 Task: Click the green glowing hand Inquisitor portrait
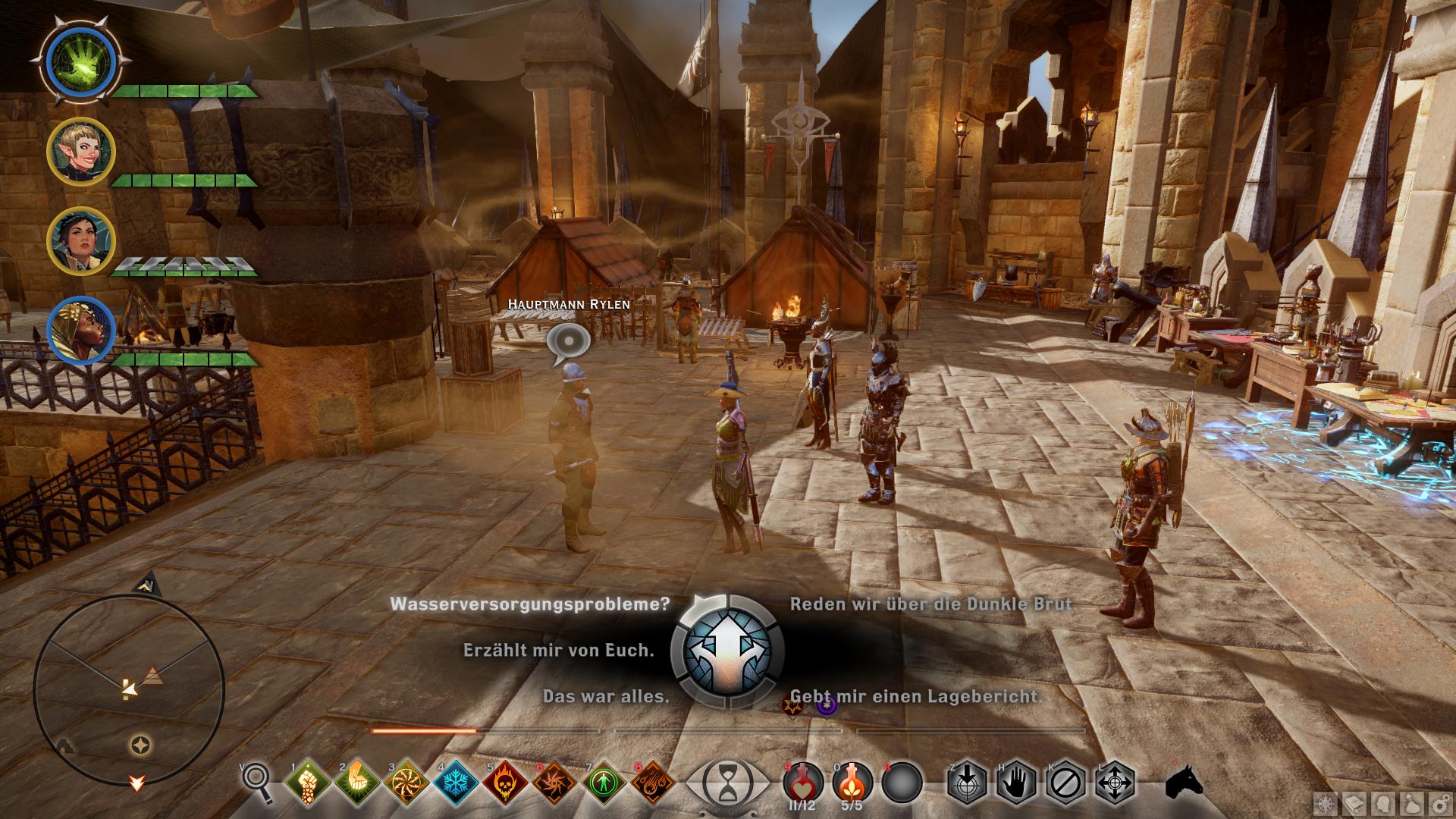(80, 59)
